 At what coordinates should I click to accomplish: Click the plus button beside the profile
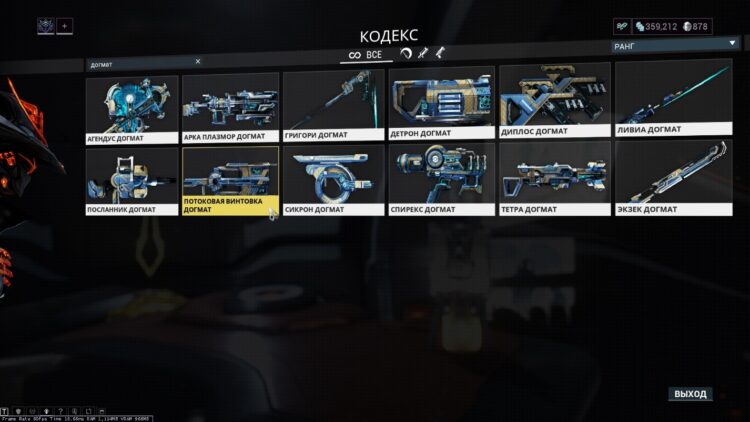(x=65, y=26)
